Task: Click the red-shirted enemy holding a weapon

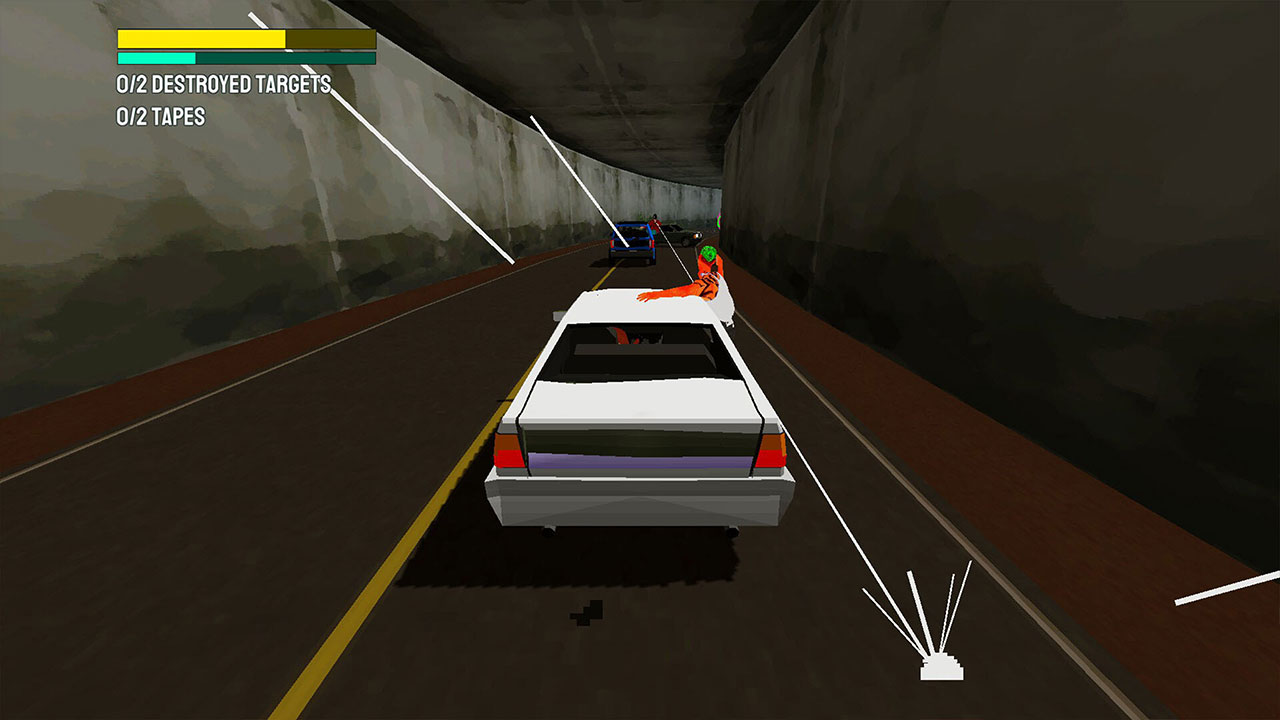Action: [655, 228]
